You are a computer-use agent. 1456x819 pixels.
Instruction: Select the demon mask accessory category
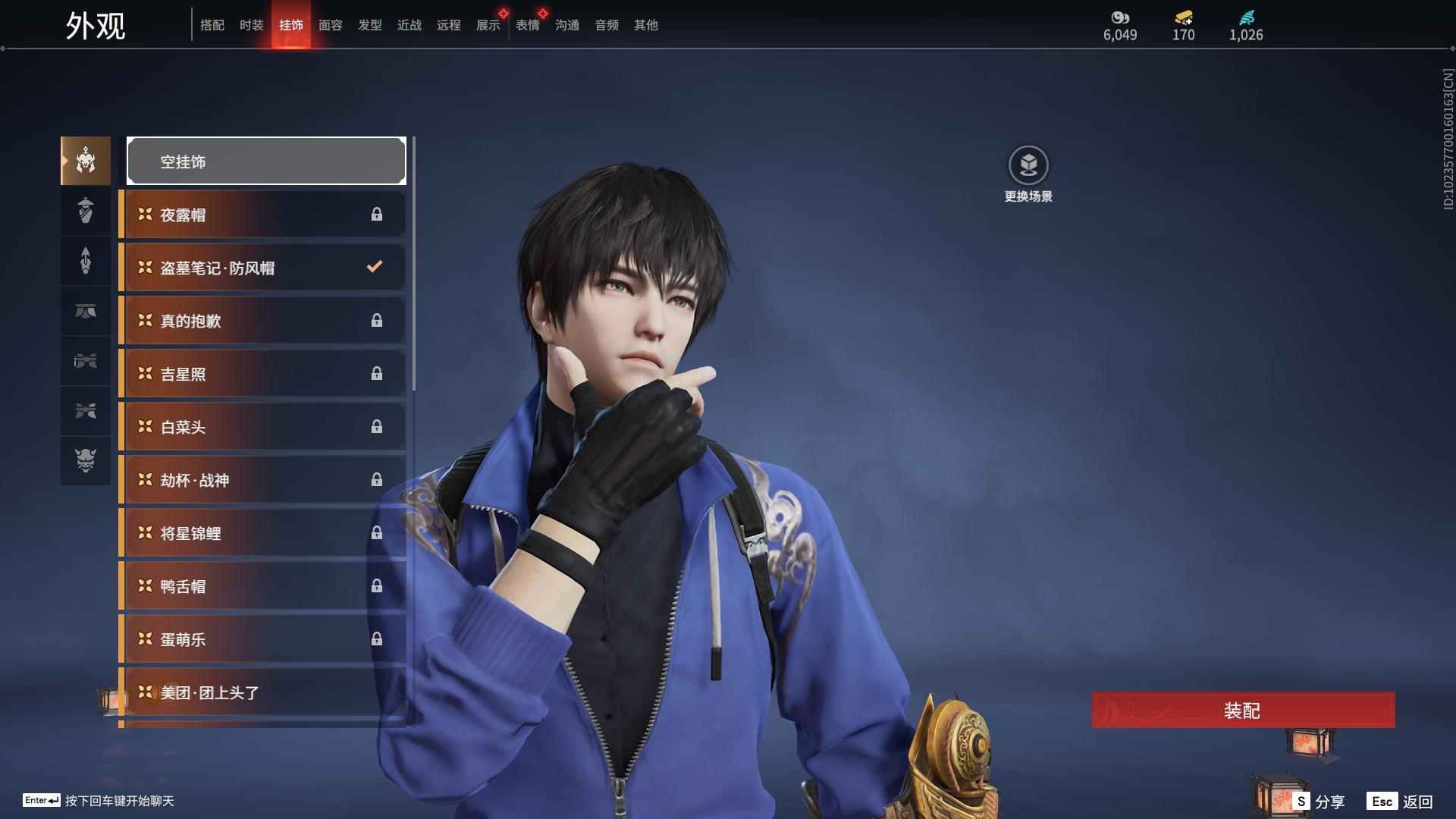pos(86,460)
